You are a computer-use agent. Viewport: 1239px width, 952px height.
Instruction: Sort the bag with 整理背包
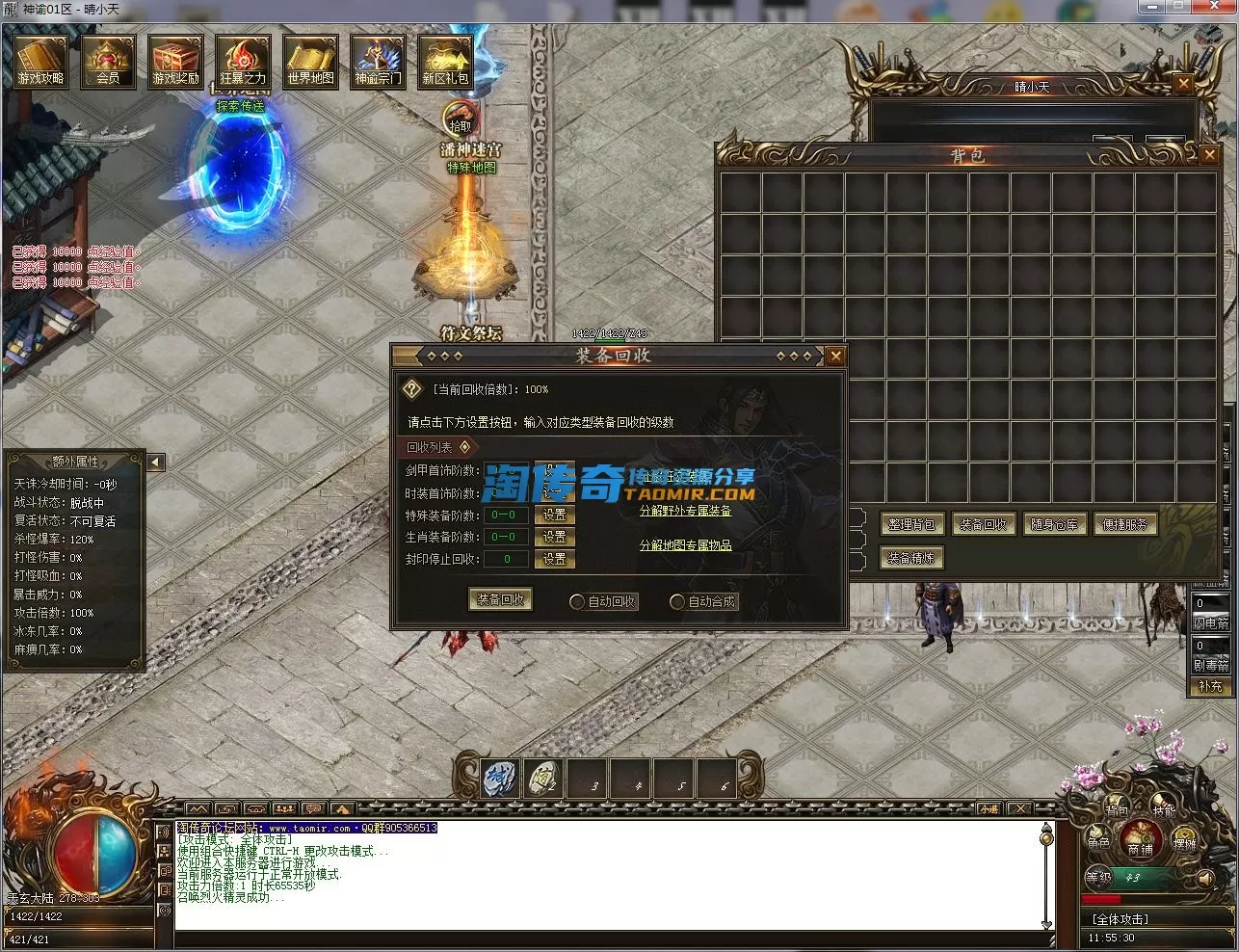click(x=910, y=524)
